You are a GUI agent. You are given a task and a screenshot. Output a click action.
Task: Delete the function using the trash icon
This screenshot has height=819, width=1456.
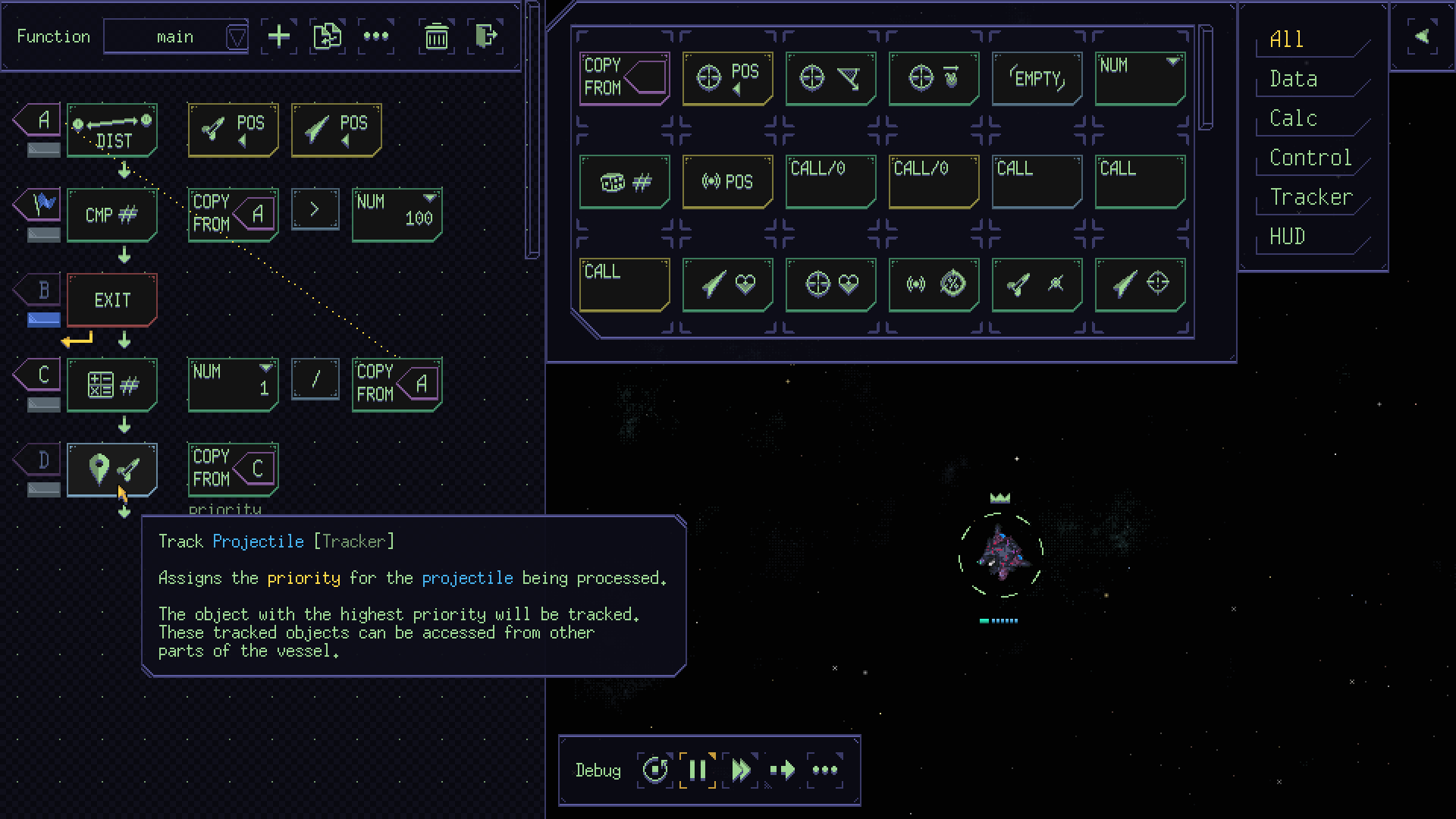[436, 36]
